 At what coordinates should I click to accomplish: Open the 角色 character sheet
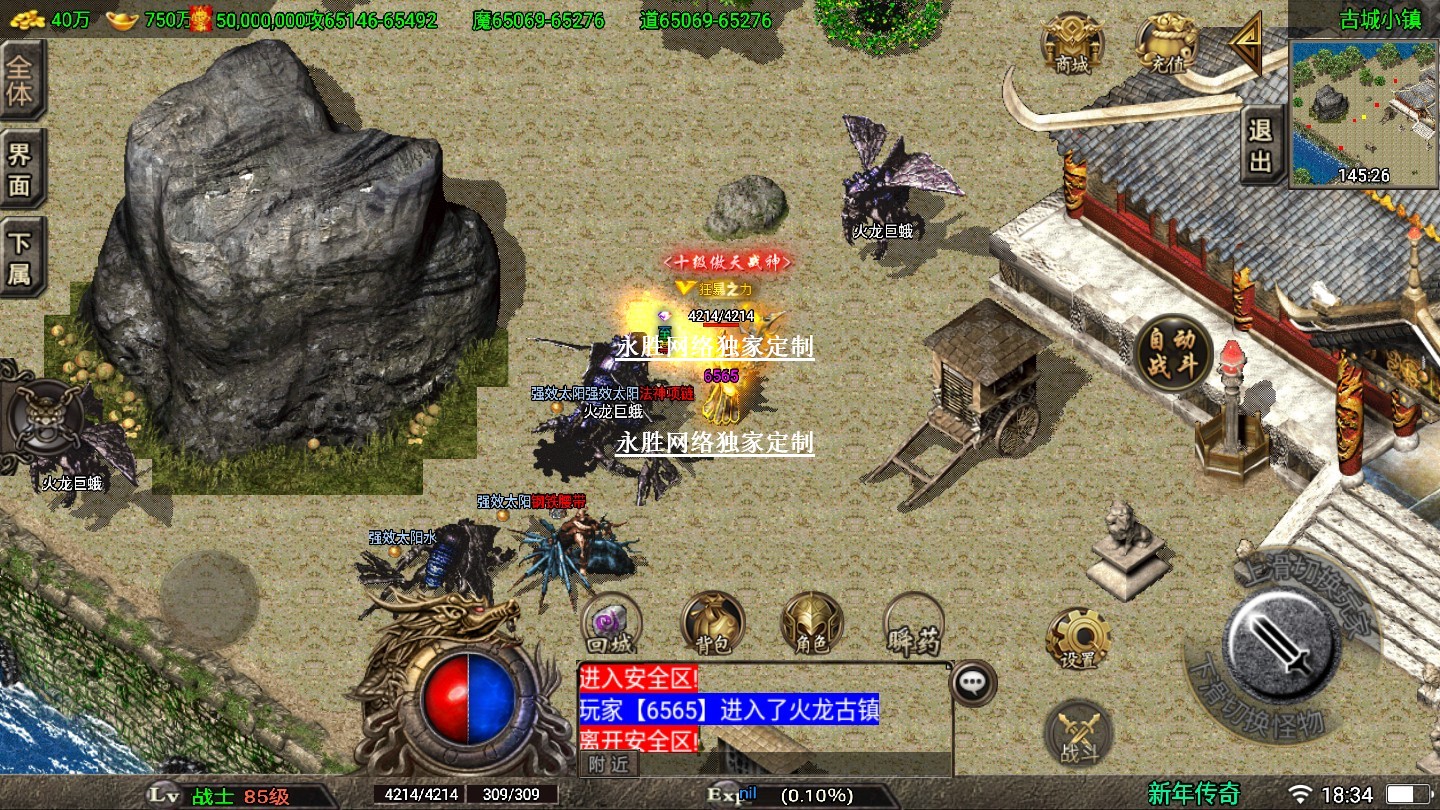pyautogui.click(x=812, y=623)
